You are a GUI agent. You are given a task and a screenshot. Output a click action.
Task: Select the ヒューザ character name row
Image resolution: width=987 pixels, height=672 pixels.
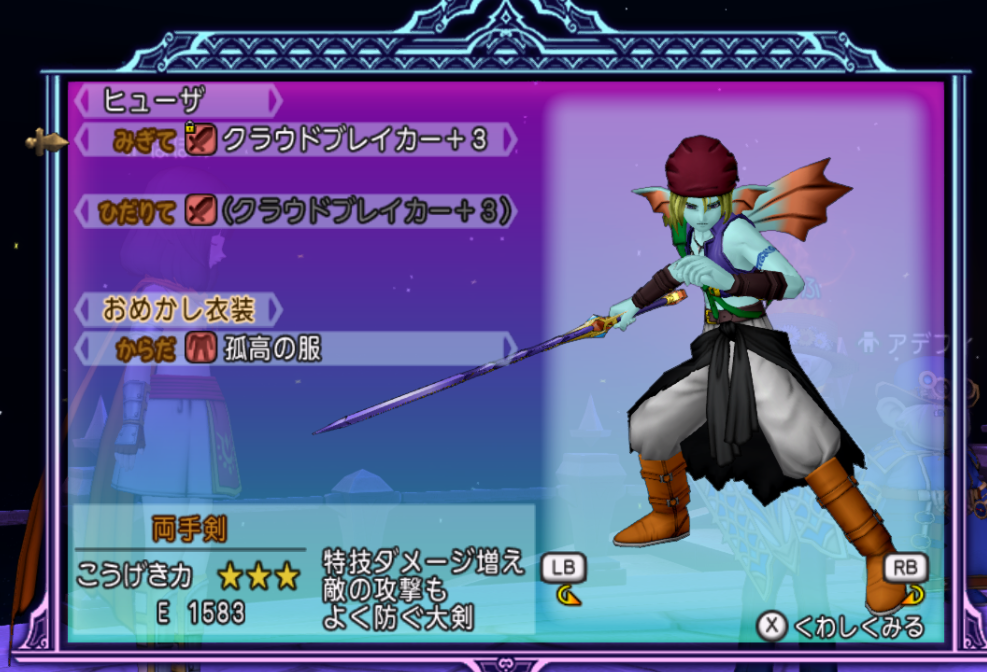click(177, 100)
